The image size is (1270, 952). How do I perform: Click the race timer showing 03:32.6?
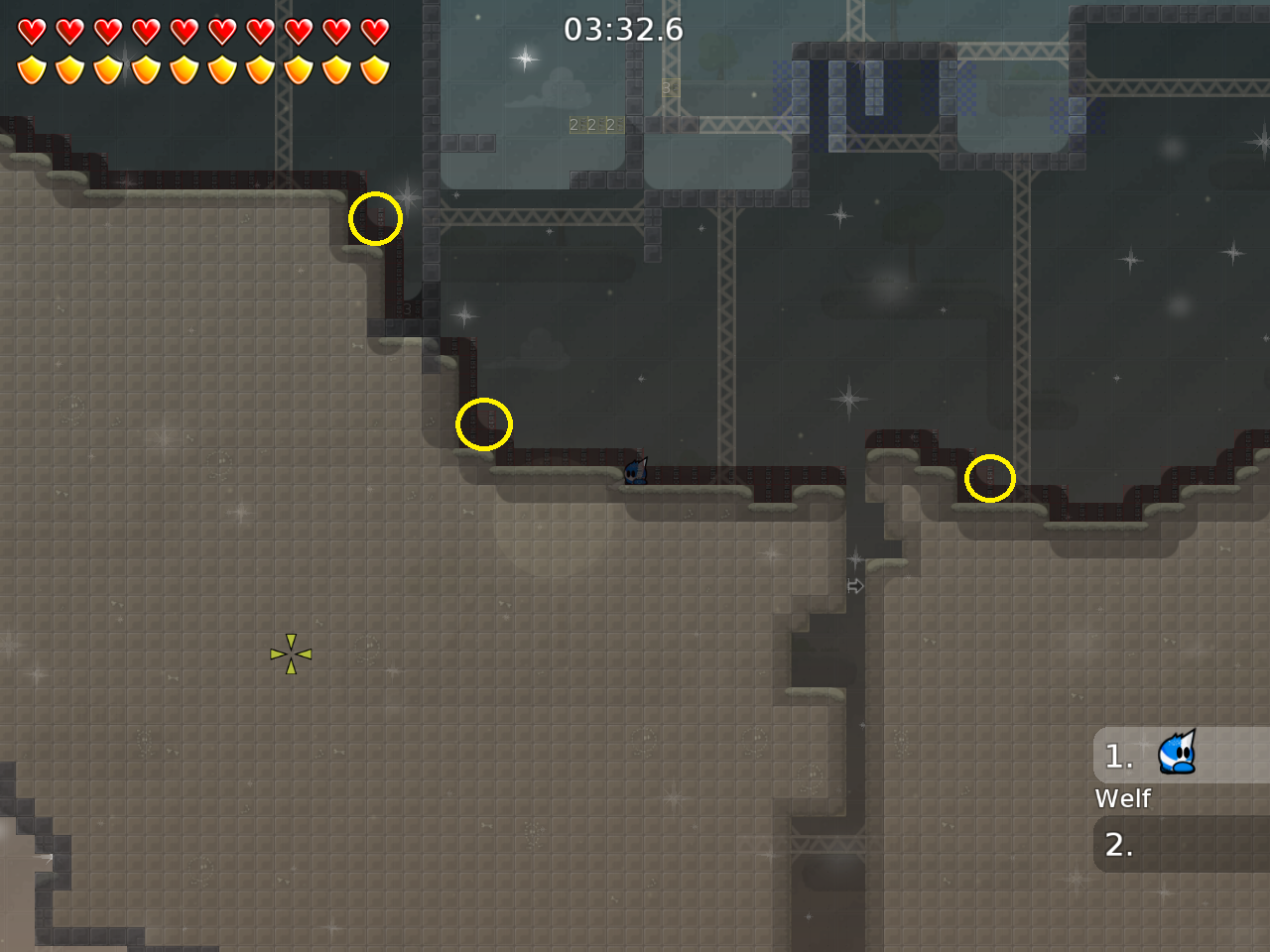(622, 30)
